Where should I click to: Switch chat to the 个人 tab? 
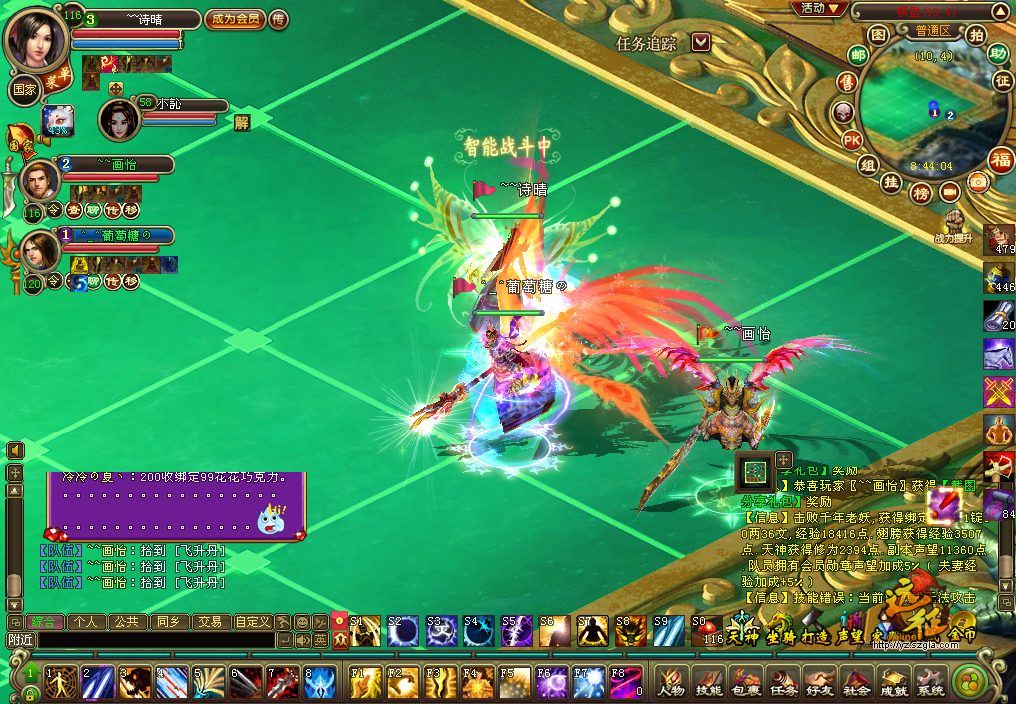click(x=86, y=621)
